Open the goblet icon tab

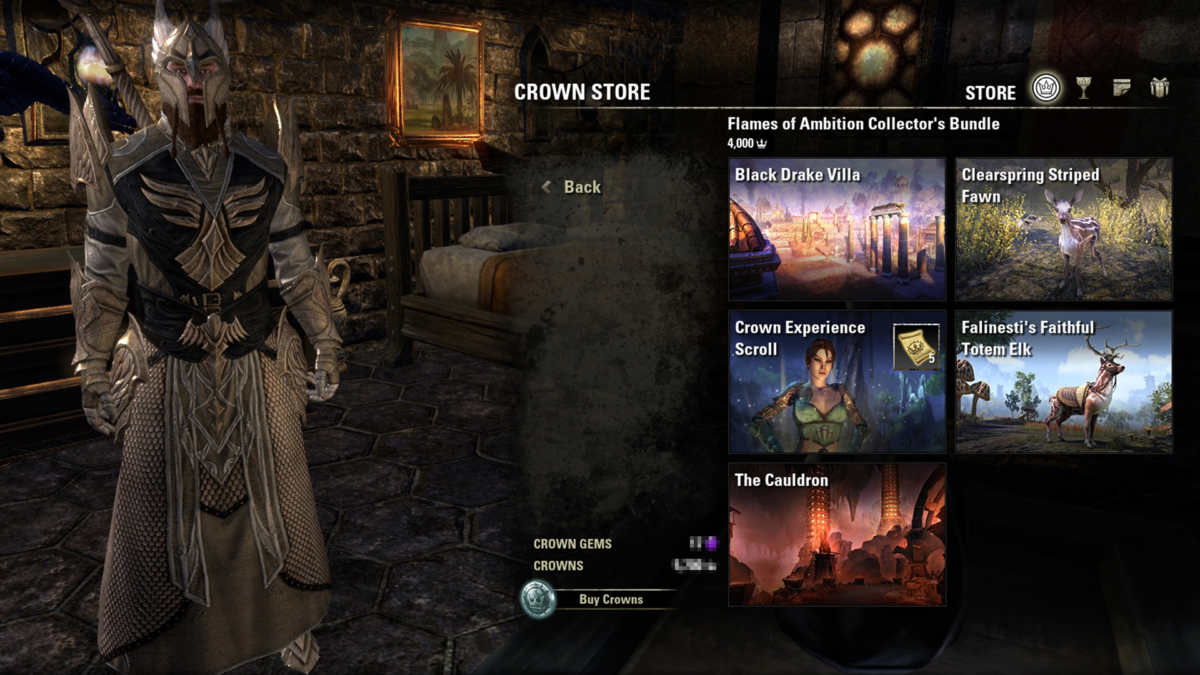click(x=1084, y=90)
